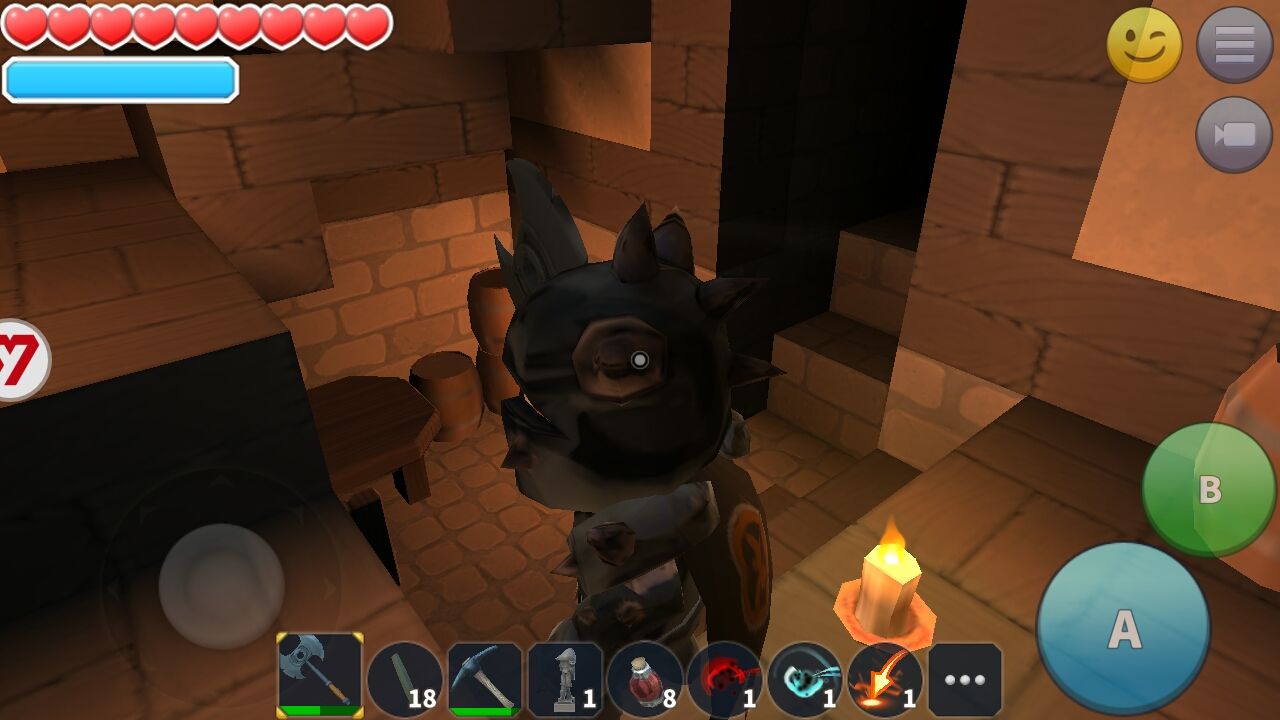Tap the virtual joystick thumb pad

221,586
